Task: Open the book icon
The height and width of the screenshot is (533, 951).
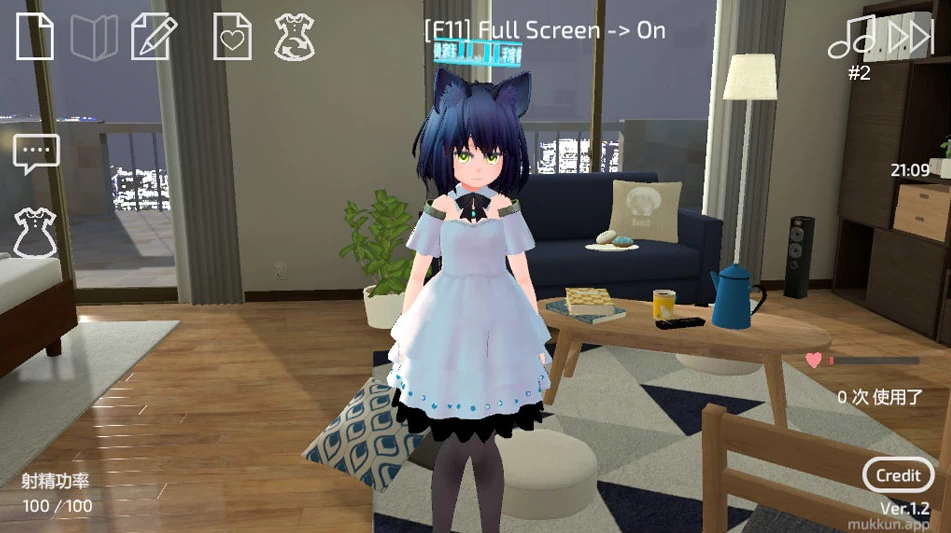Action: pos(94,37)
